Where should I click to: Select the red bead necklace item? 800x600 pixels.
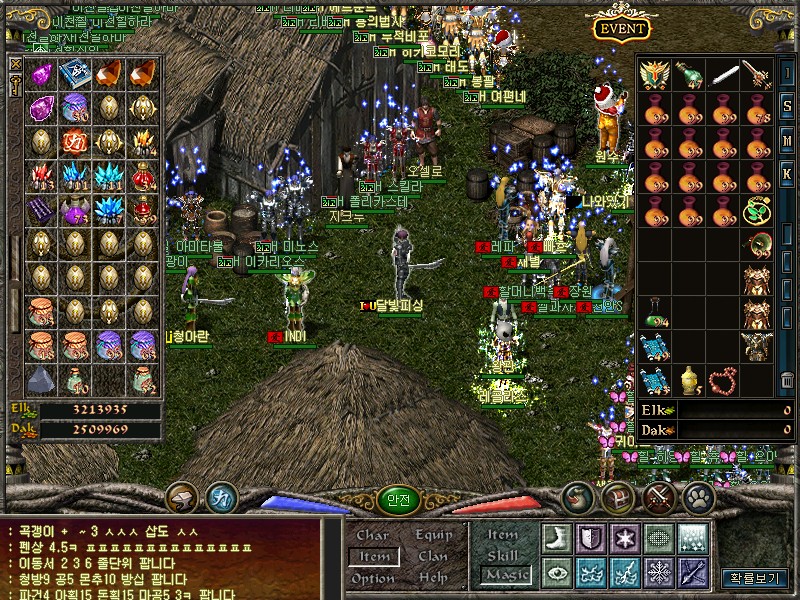[723, 379]
